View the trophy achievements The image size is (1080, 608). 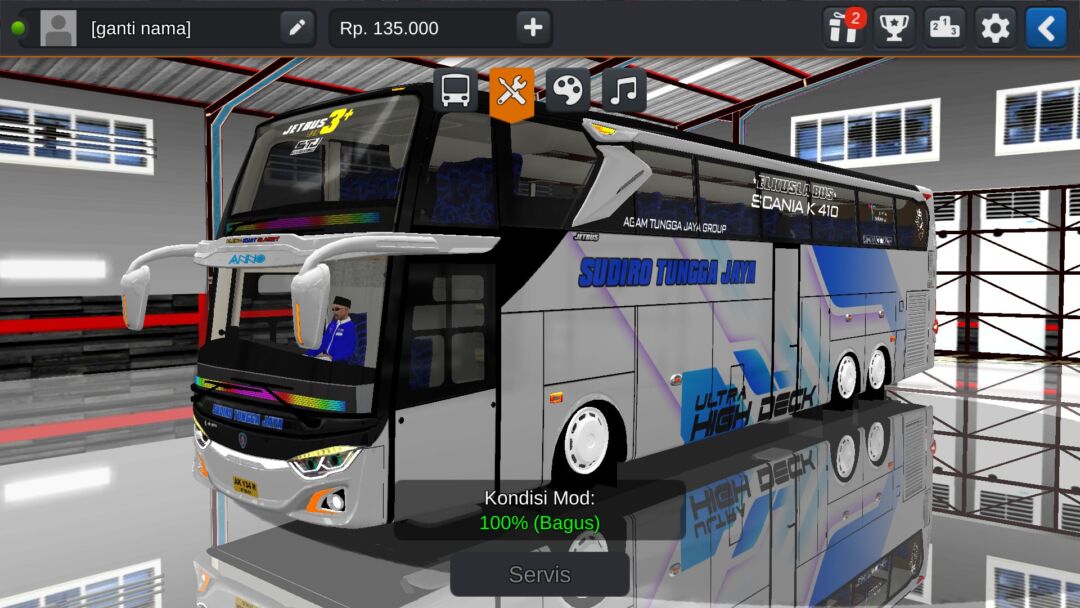894,28
